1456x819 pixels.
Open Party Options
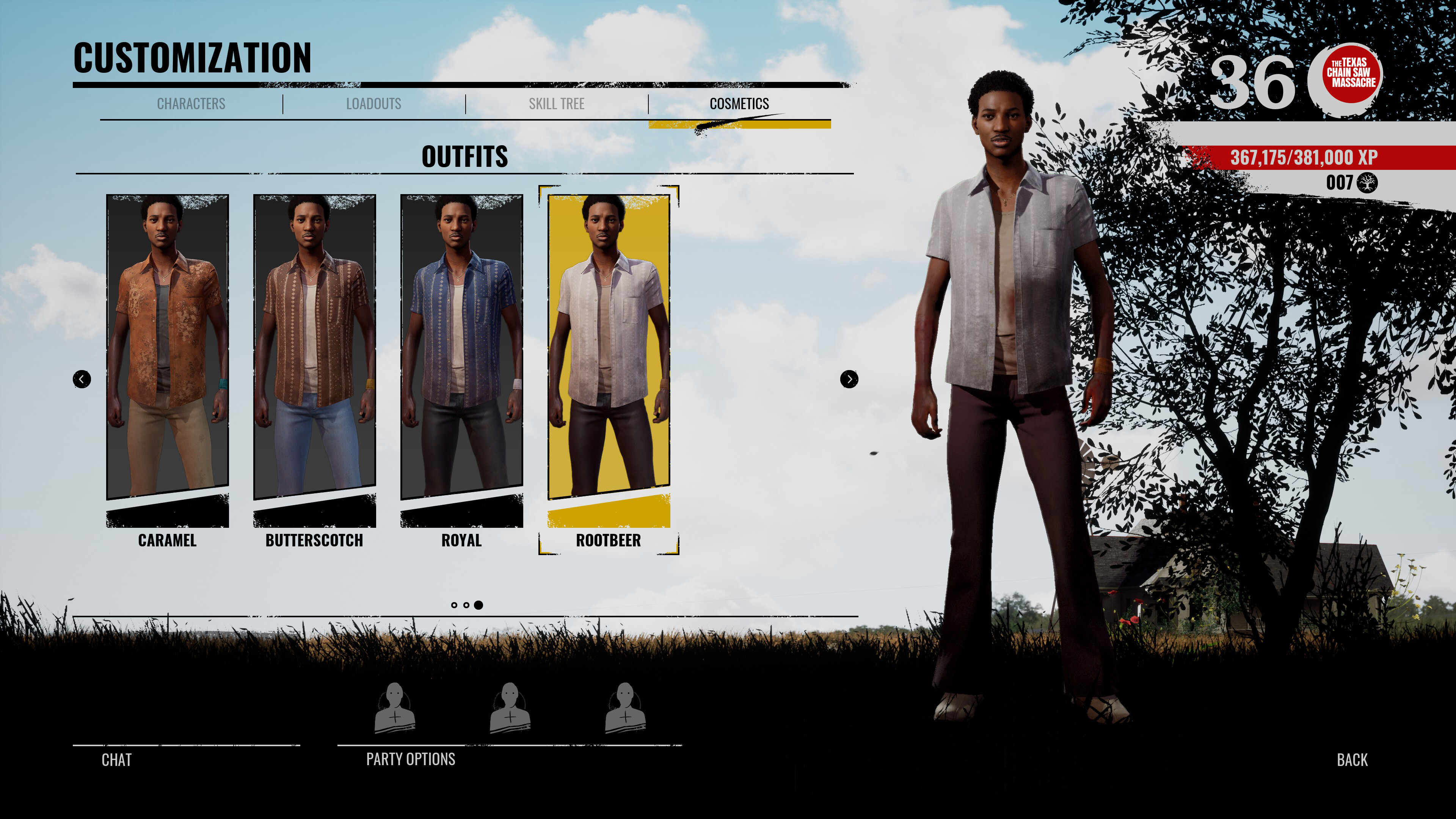click(x=411, y=759)
